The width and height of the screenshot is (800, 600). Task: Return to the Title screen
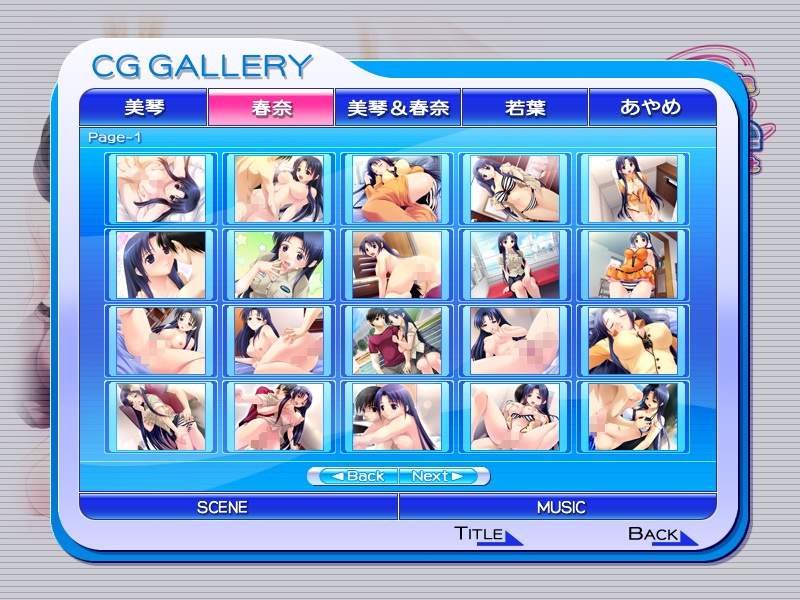[x=486, y=534]
